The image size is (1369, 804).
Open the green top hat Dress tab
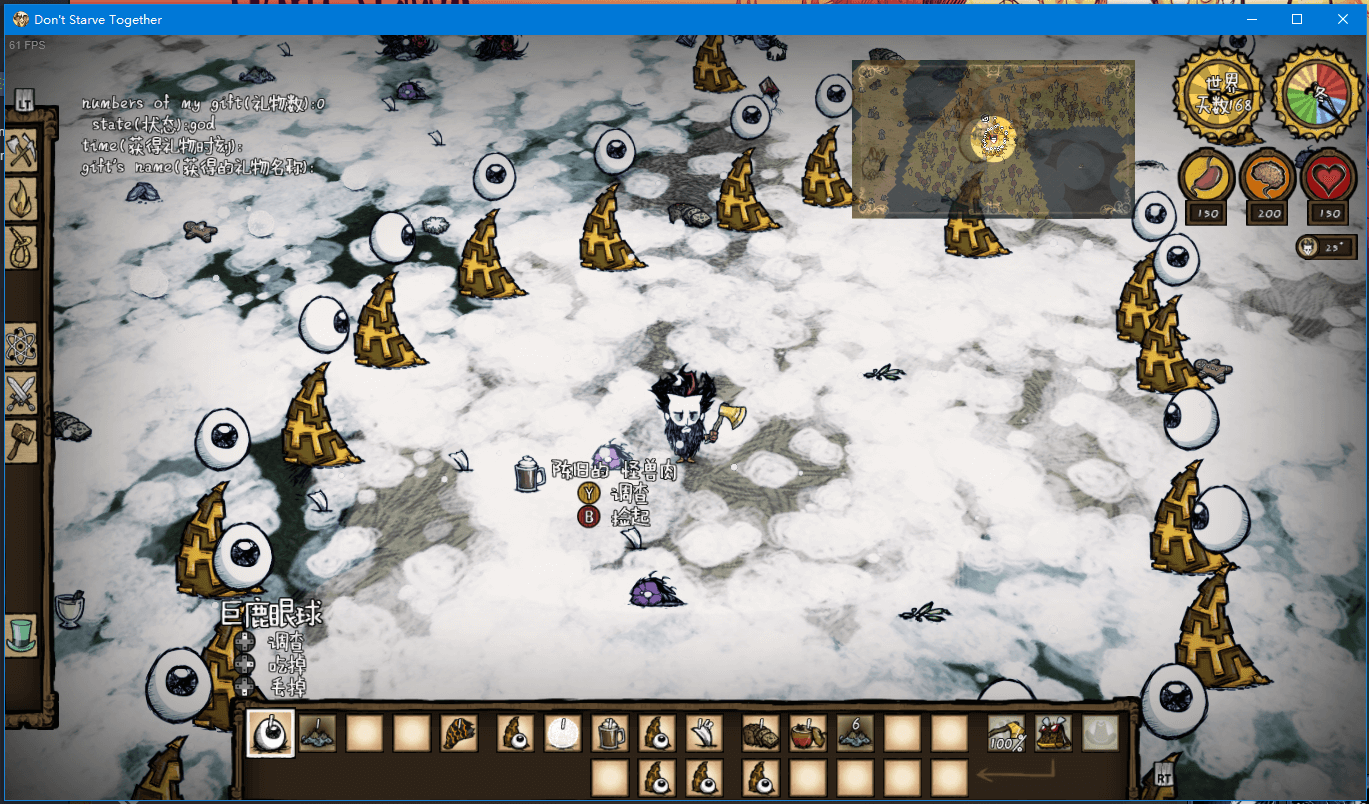[21, 634]
